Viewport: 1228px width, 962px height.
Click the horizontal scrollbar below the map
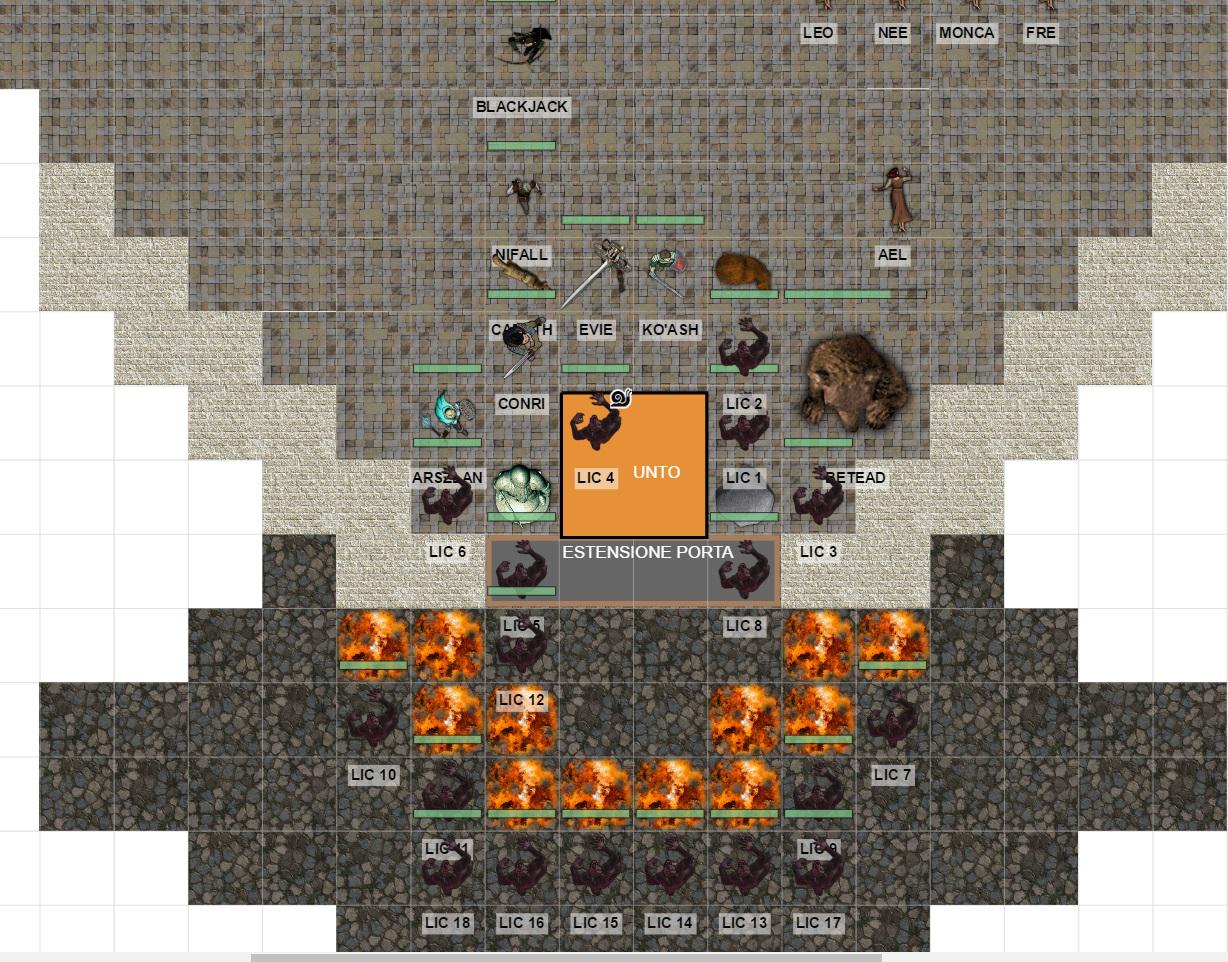[x=566, y=957]
